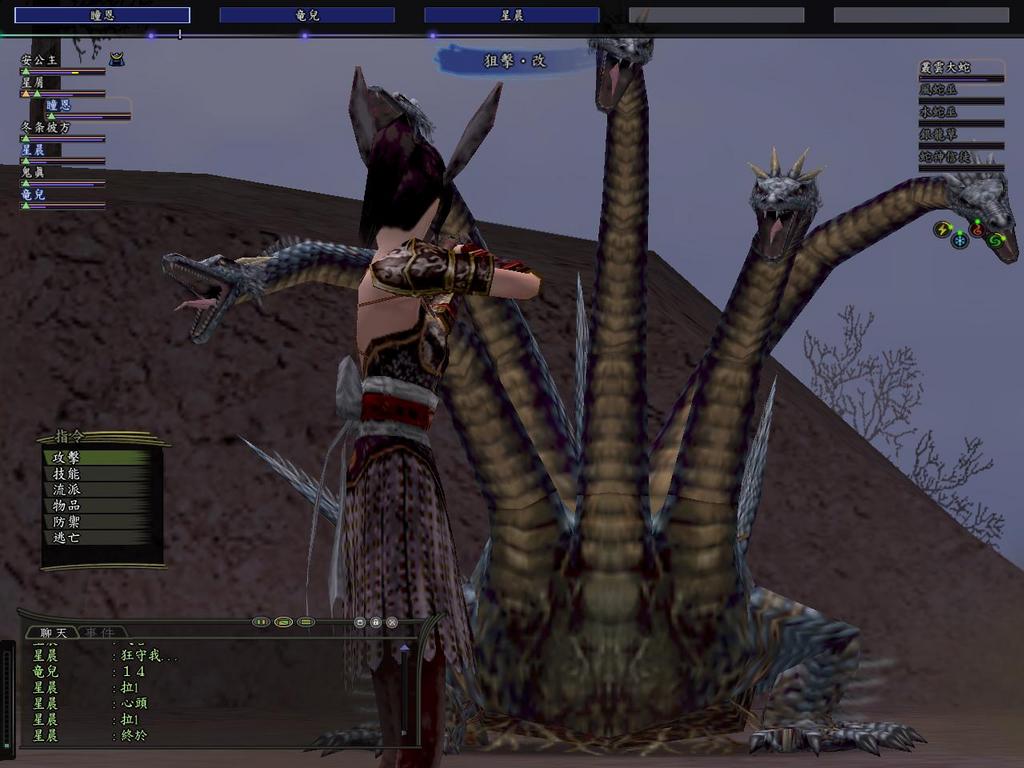Screen dimensions: 1024x768
Task: Open the 物品 items command
Action: tap(67, 505)
